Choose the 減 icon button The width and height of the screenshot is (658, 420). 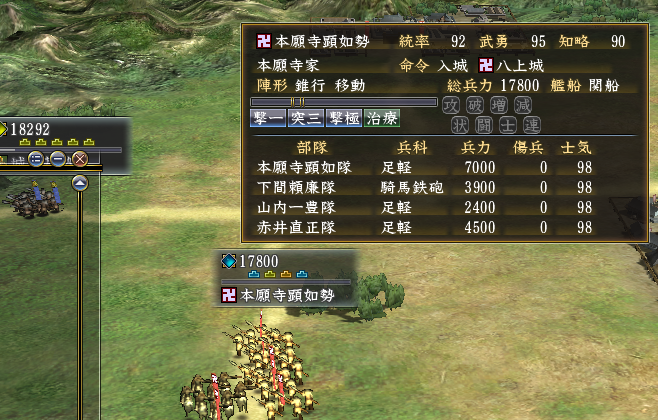point(522,104)
